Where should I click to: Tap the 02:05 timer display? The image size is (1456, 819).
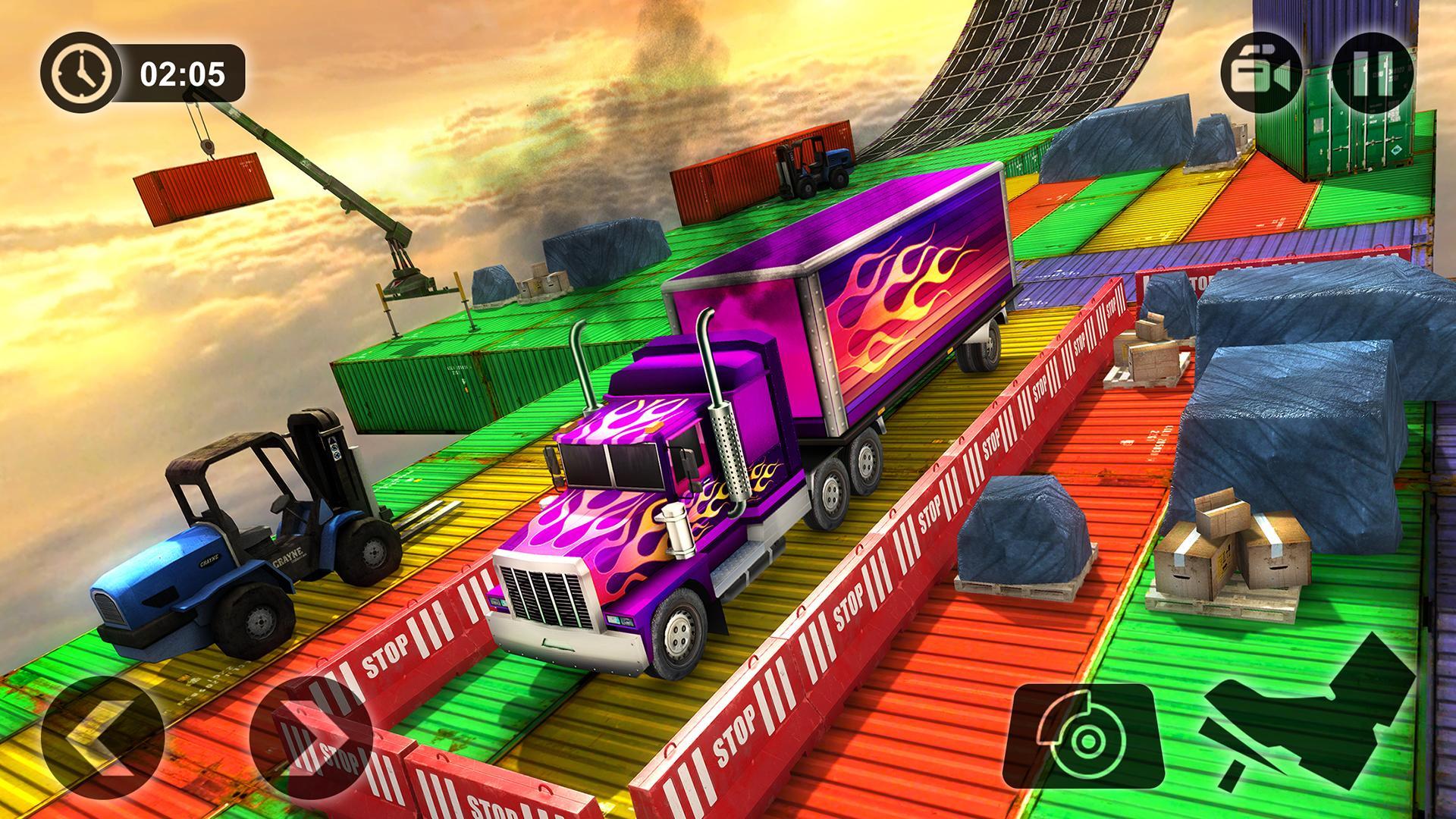coord(182,74)
